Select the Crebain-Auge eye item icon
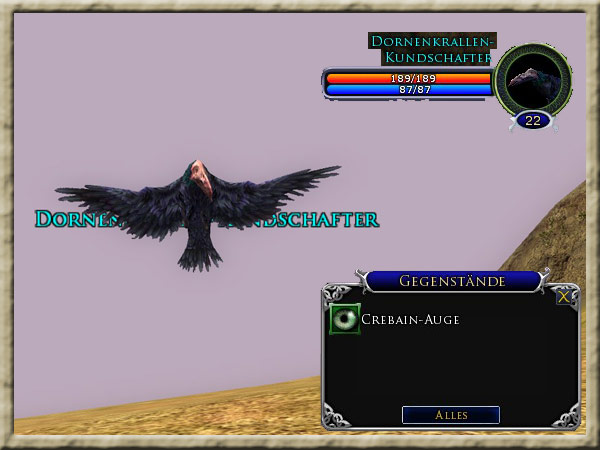The height and width of the screenshot is (450, 600). 345,319
